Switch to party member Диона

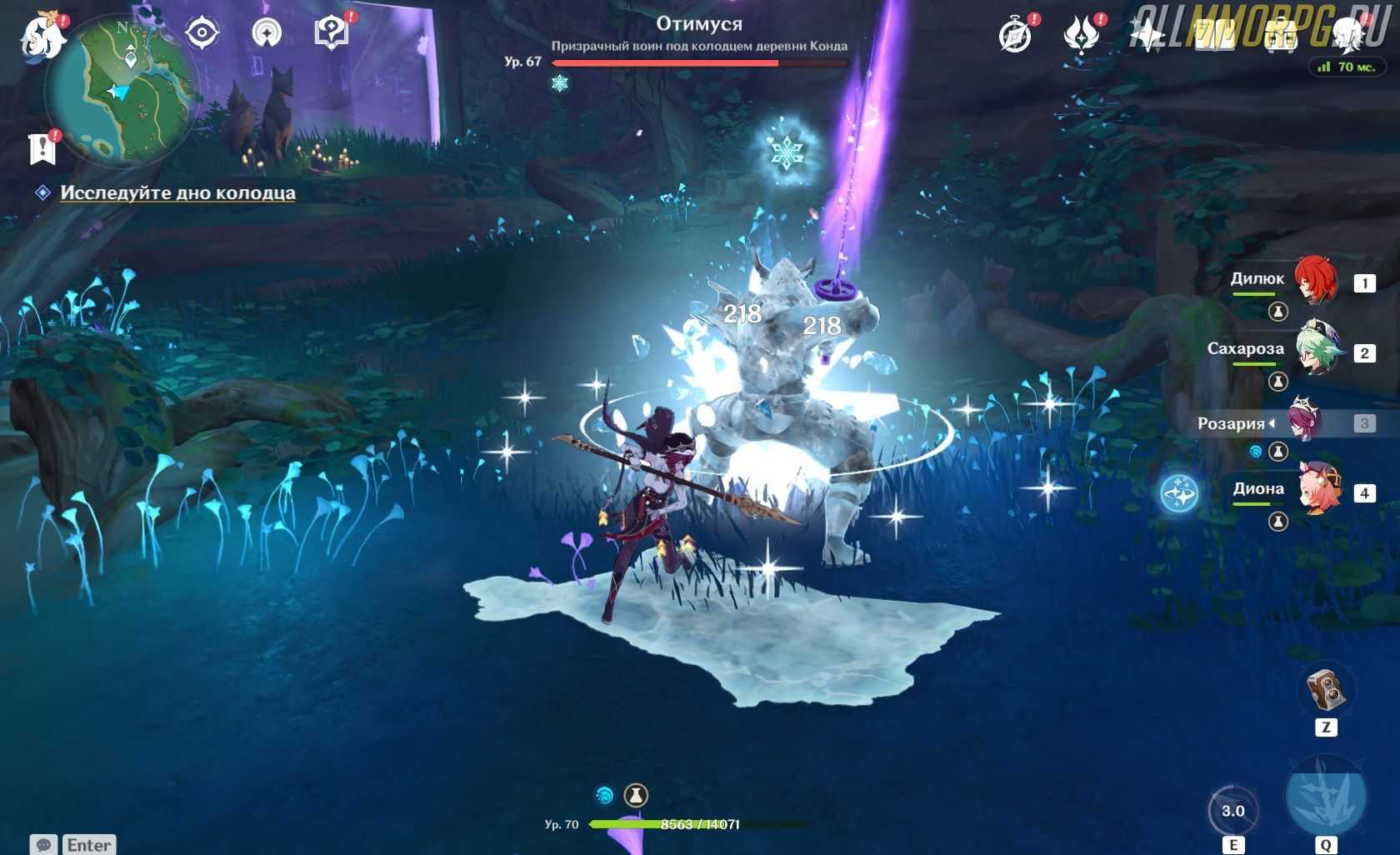(x=1318, y=492)
